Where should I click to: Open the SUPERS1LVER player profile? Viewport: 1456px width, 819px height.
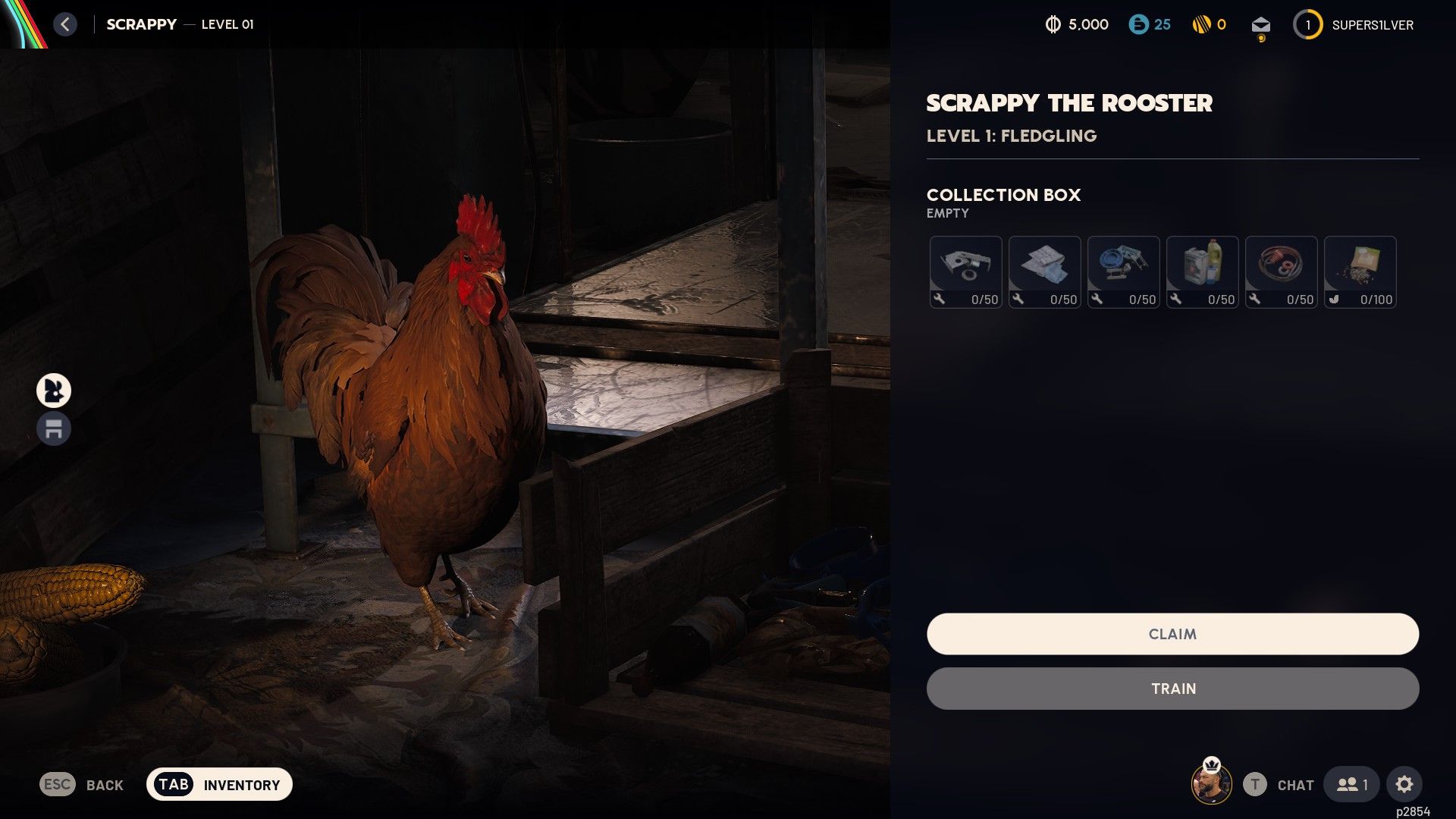coord(1354,25)
